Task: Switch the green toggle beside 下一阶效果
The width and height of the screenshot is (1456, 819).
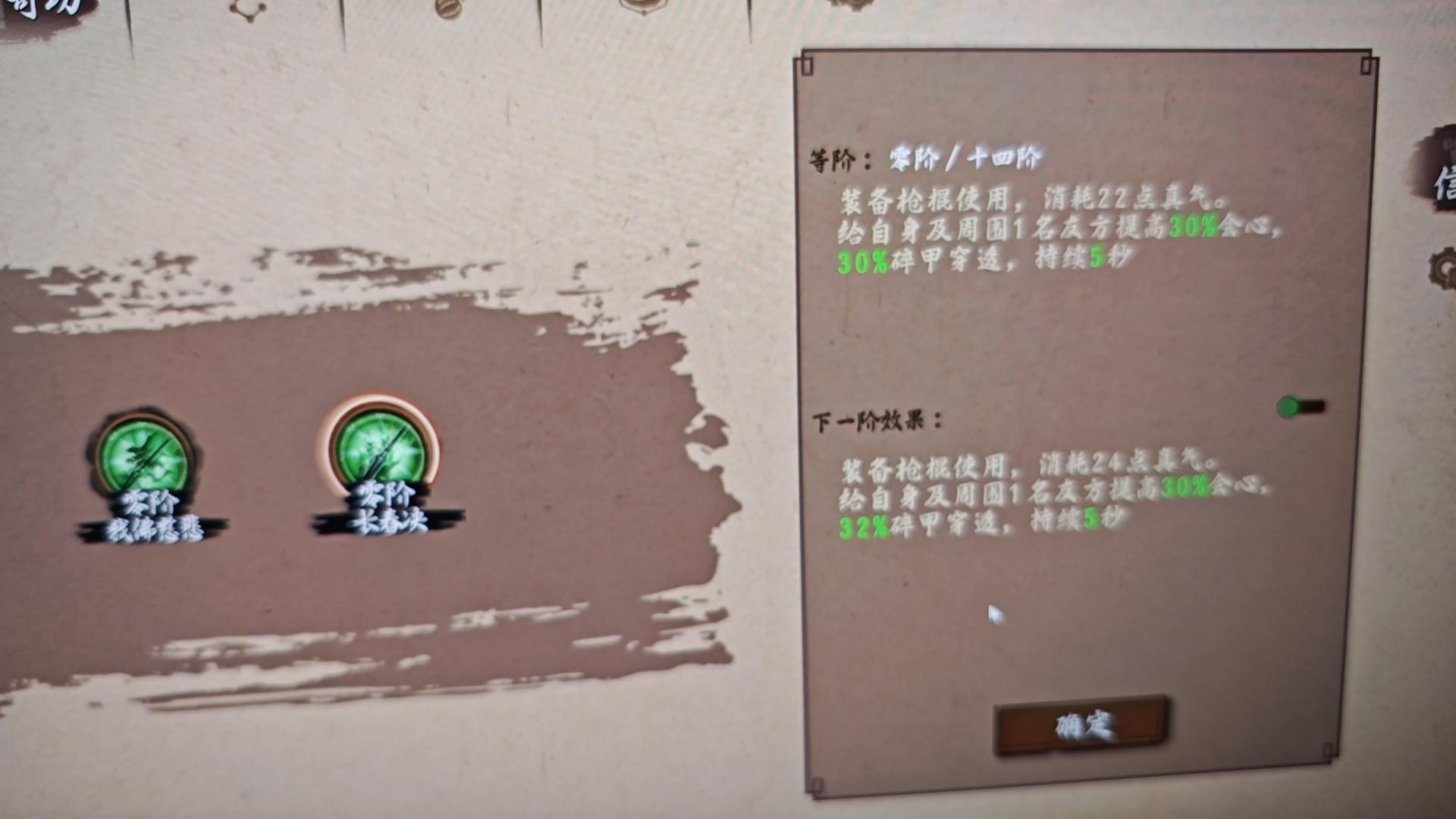Action: 1301,407
